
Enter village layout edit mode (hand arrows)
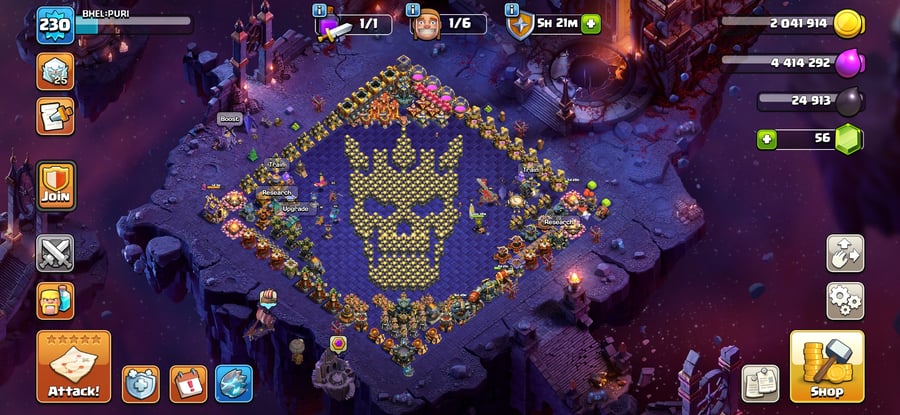point(845,253)
